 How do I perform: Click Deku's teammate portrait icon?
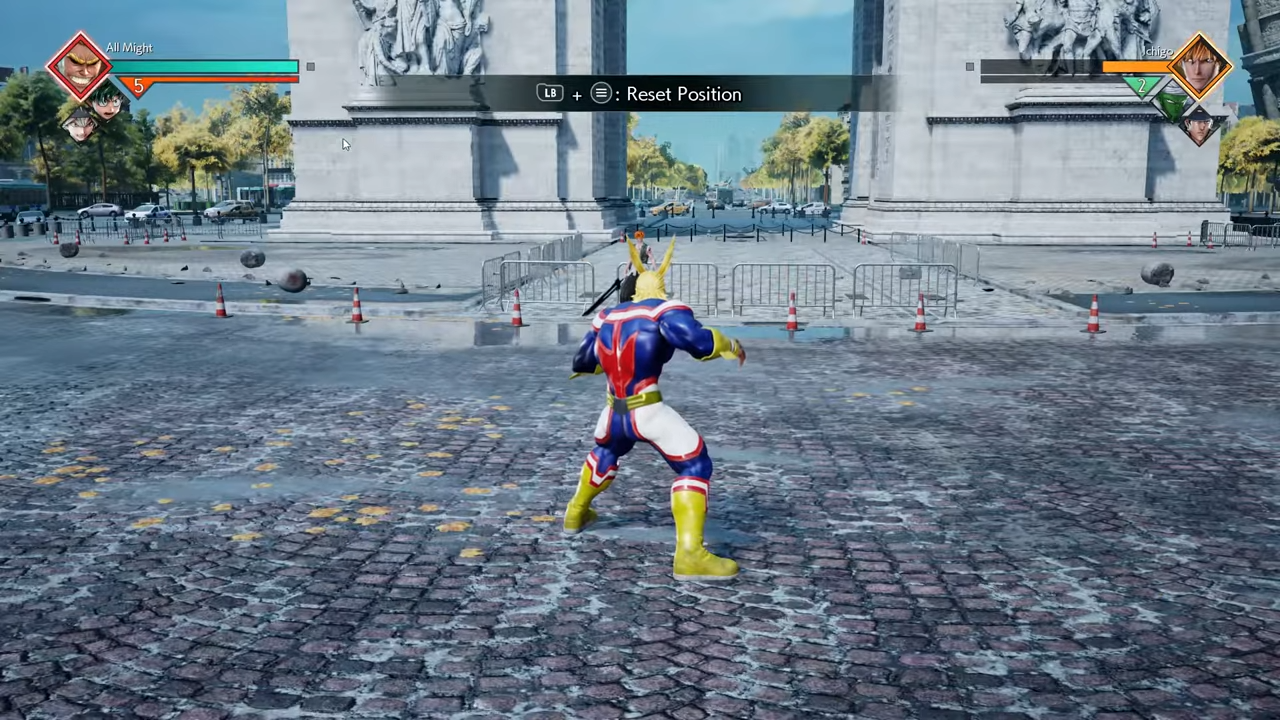107,105
